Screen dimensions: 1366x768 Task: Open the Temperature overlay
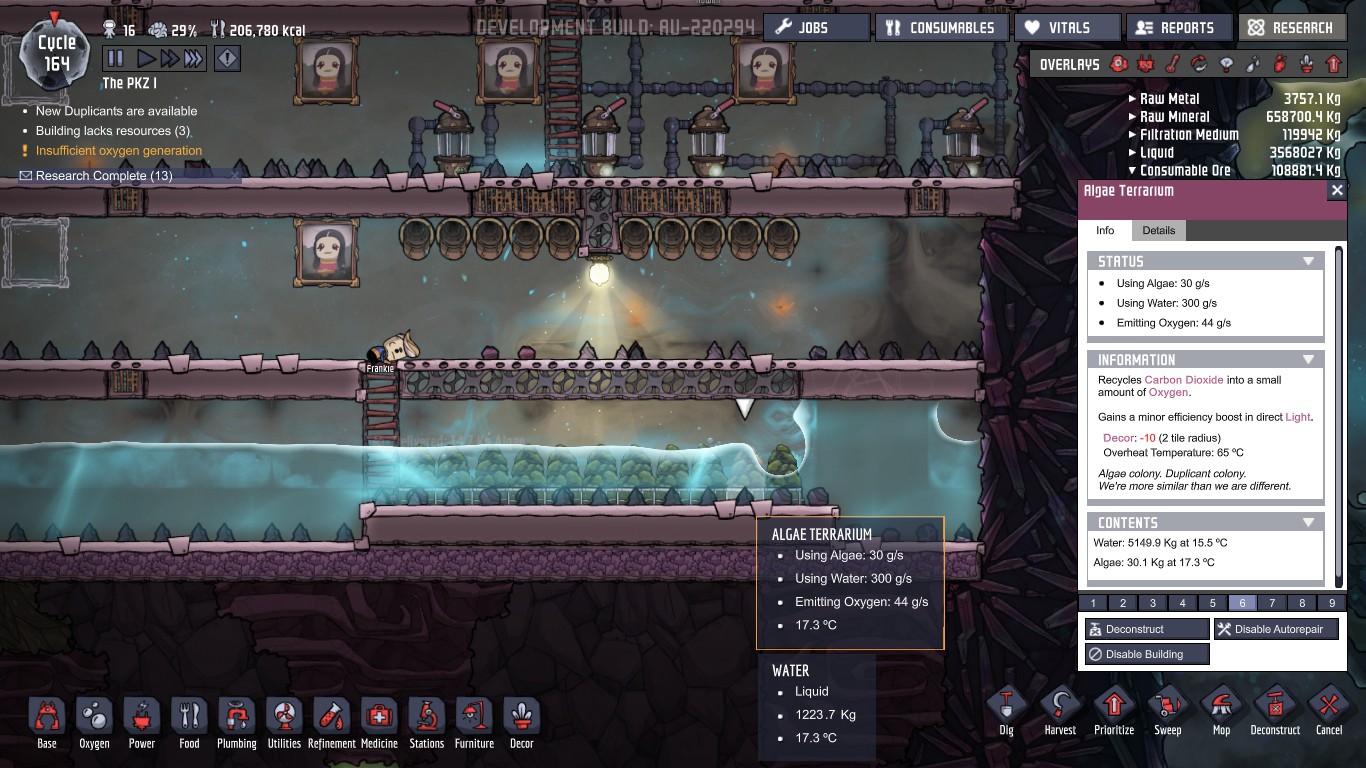[x=1173, y=63]
